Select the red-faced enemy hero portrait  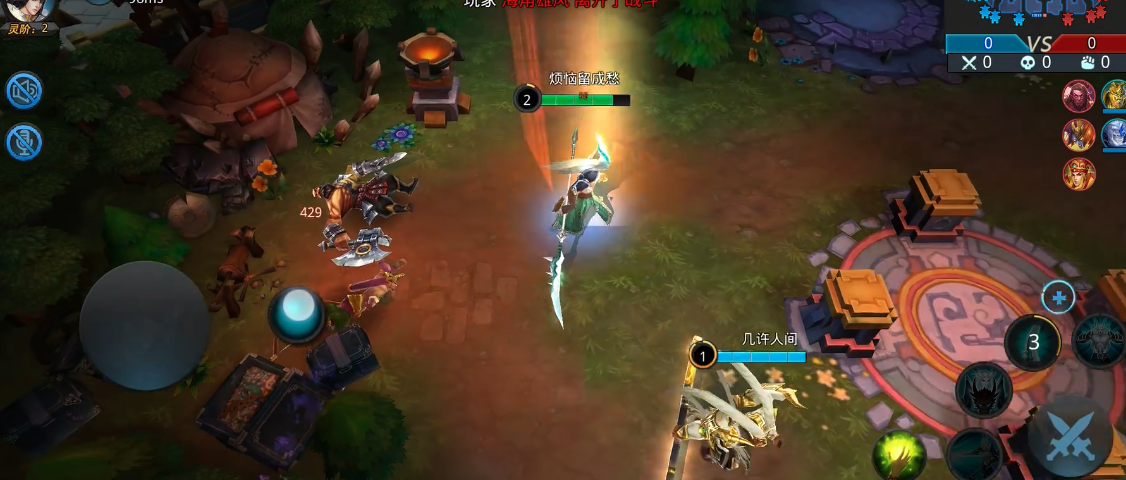click(1078, 95)
